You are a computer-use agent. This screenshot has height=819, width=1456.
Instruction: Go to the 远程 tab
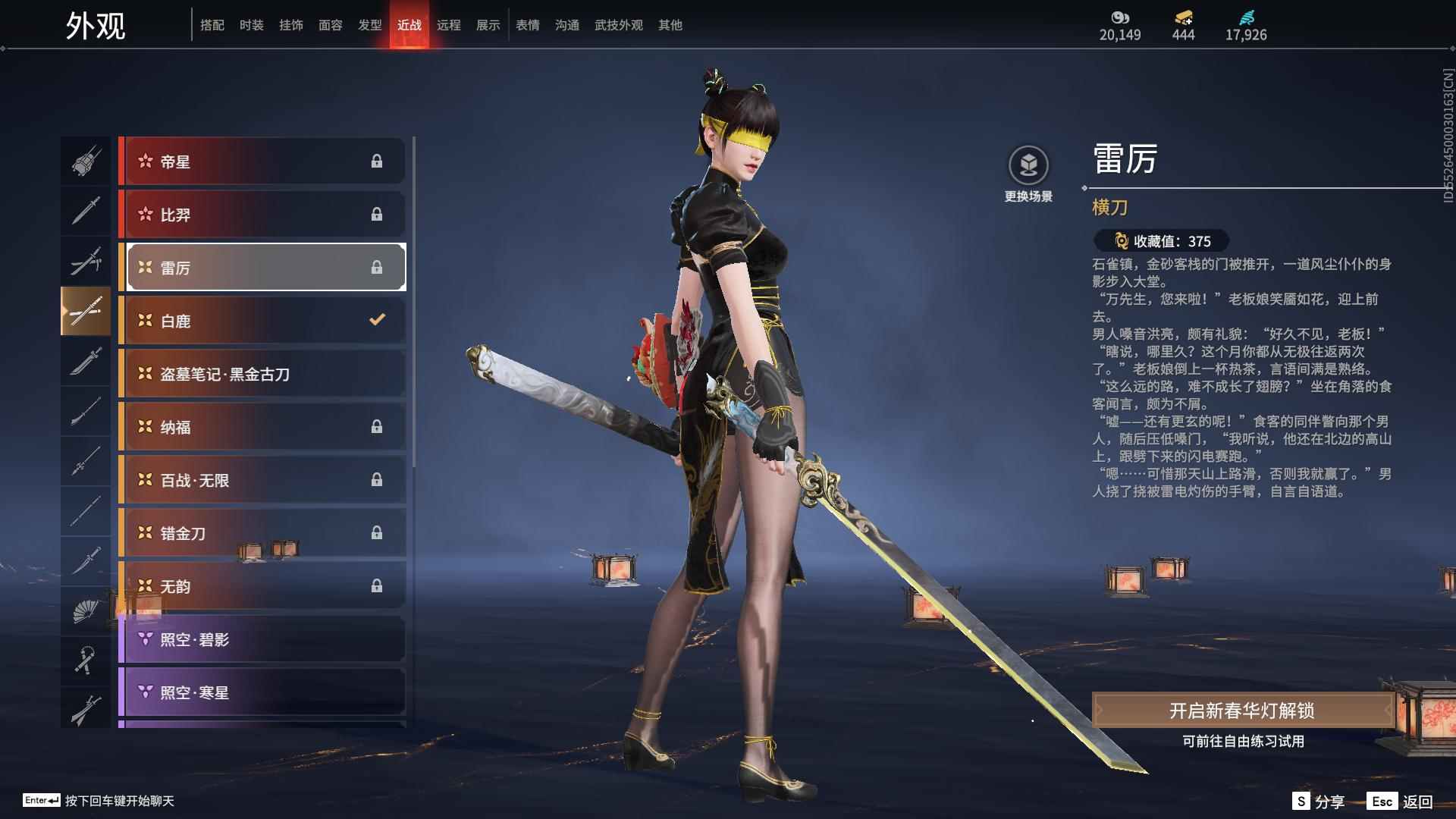pyautogui.click(x=448, y=25)
